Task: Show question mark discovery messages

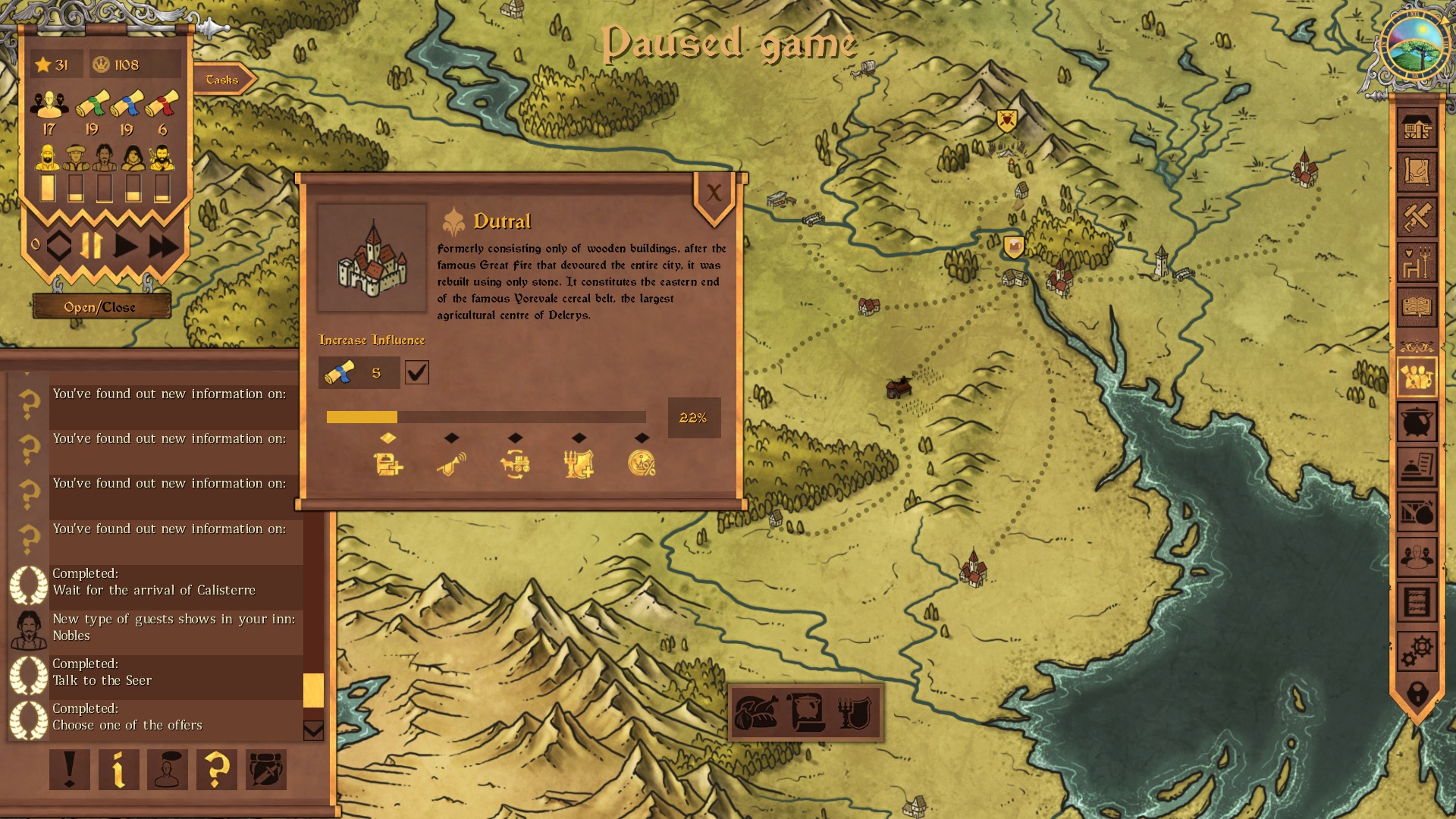Action: point(216,770)
